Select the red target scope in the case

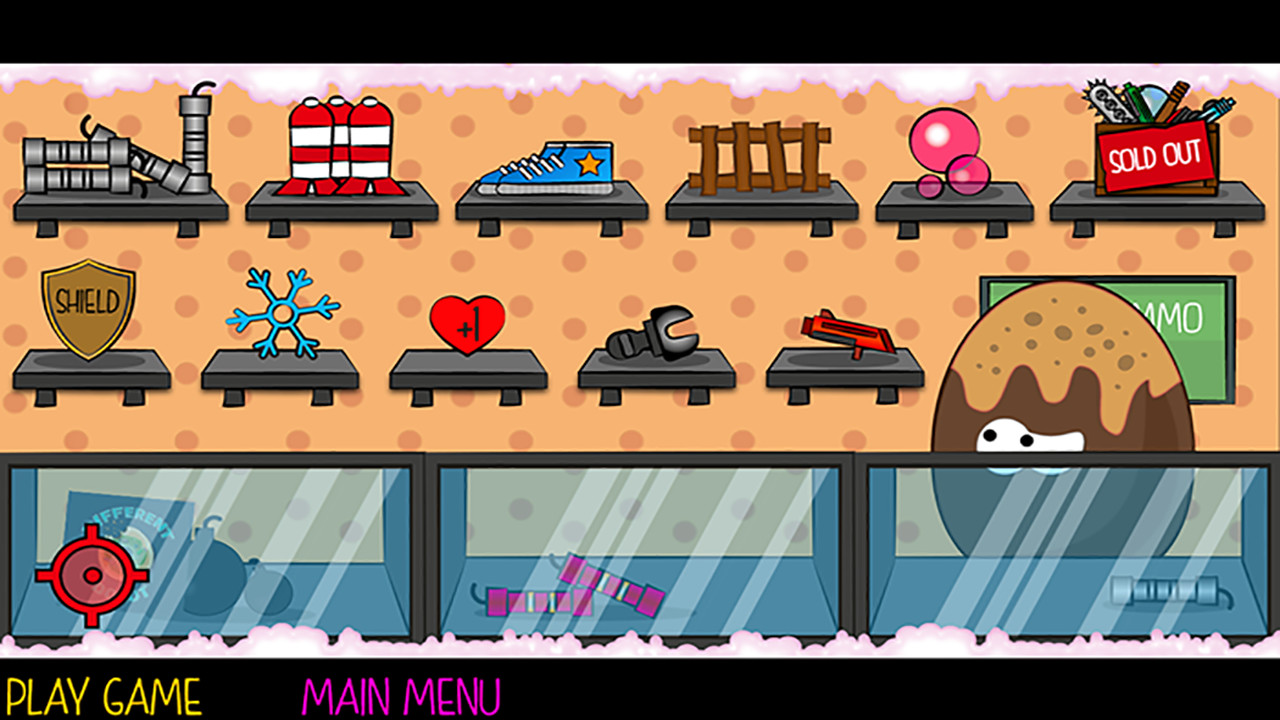[x=95, y=575]
